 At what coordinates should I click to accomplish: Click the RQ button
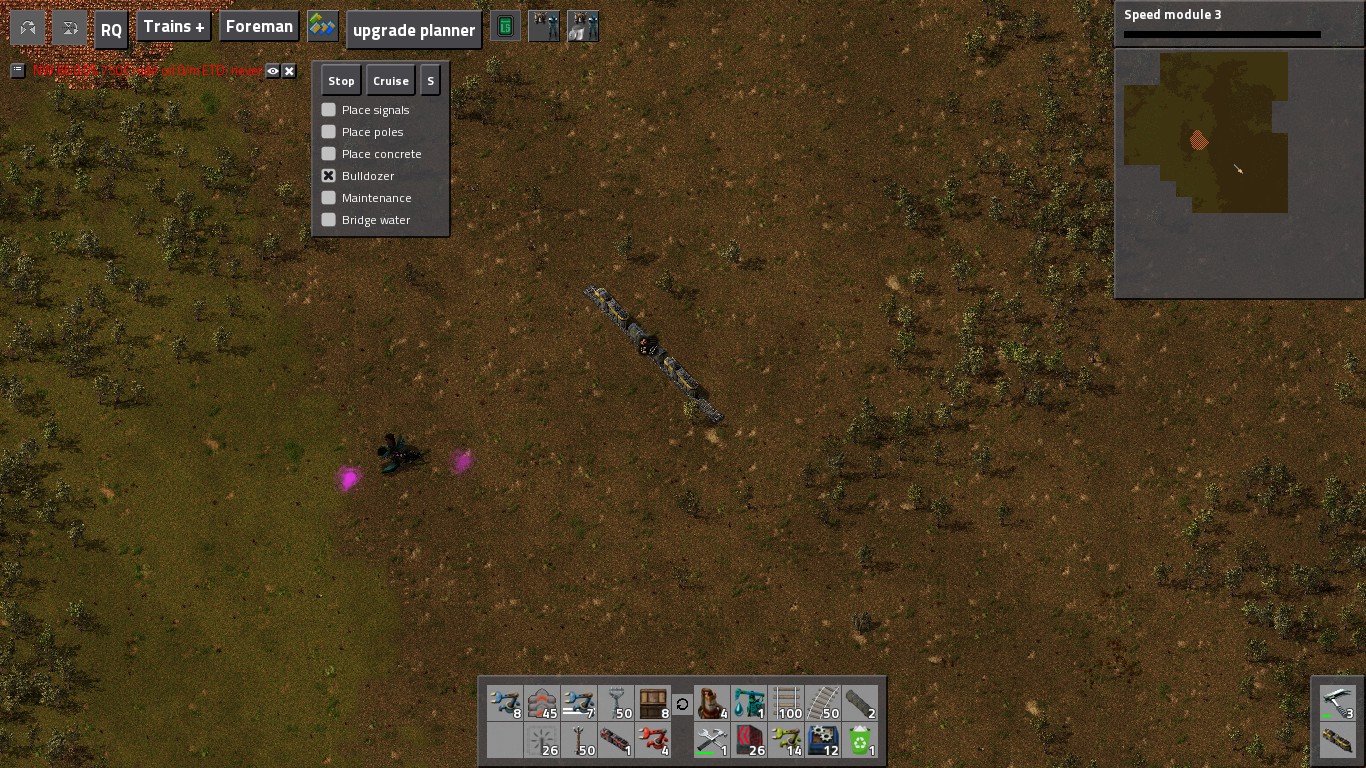[x=111, y=30]
